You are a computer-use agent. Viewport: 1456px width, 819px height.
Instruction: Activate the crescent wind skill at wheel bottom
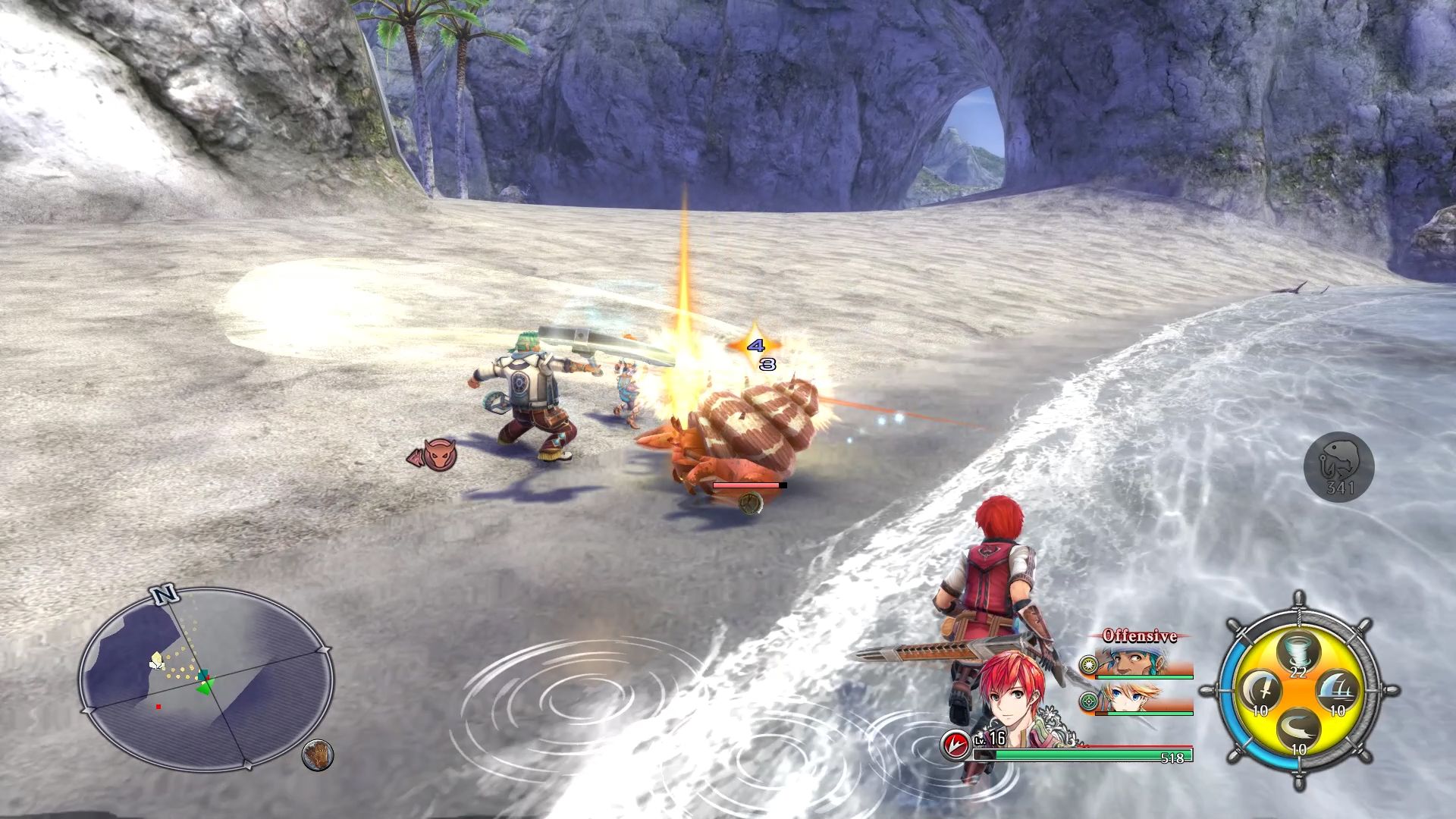click(x=1298, y=730)
